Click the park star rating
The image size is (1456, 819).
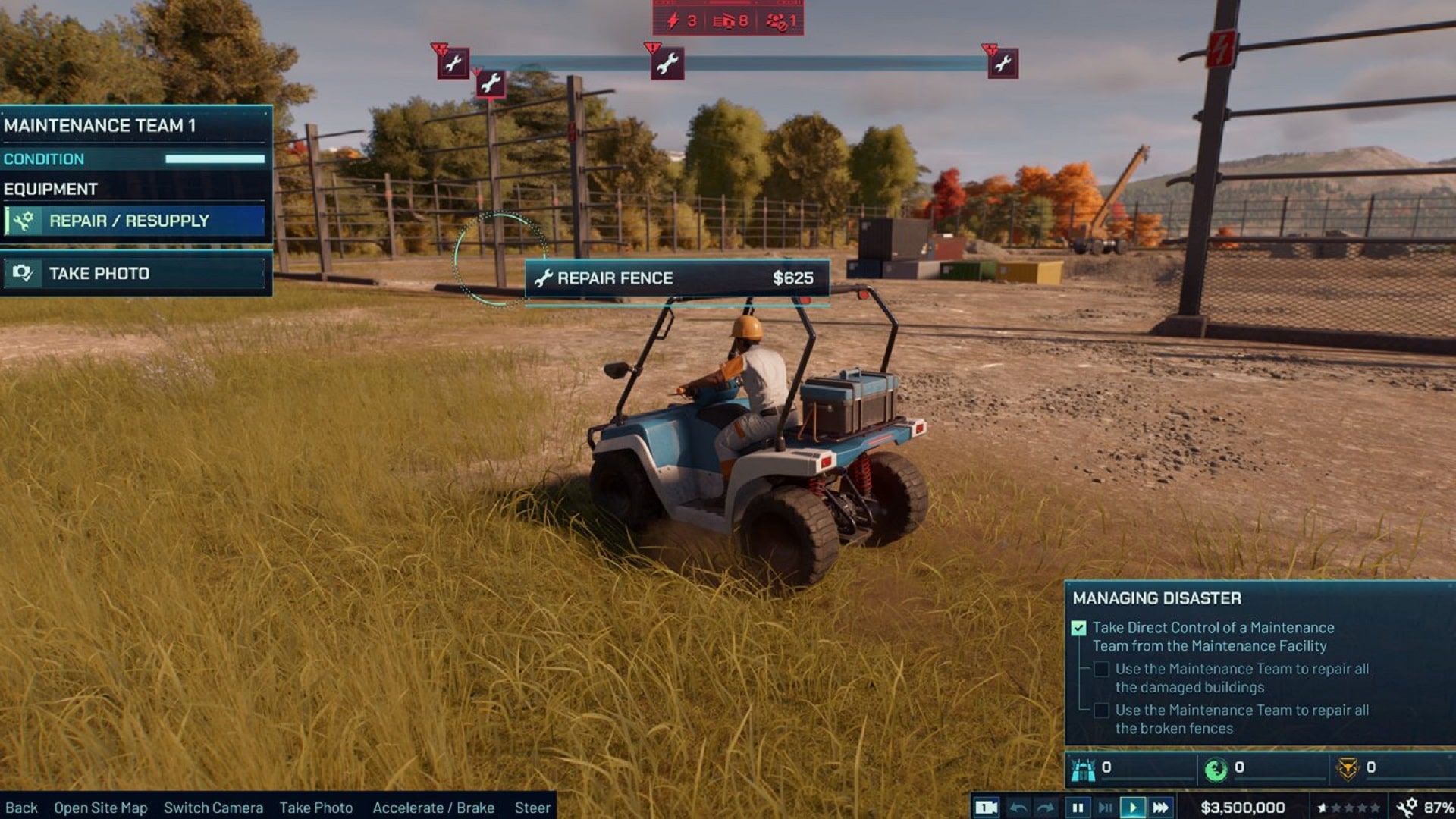(x=1348, y=808)
